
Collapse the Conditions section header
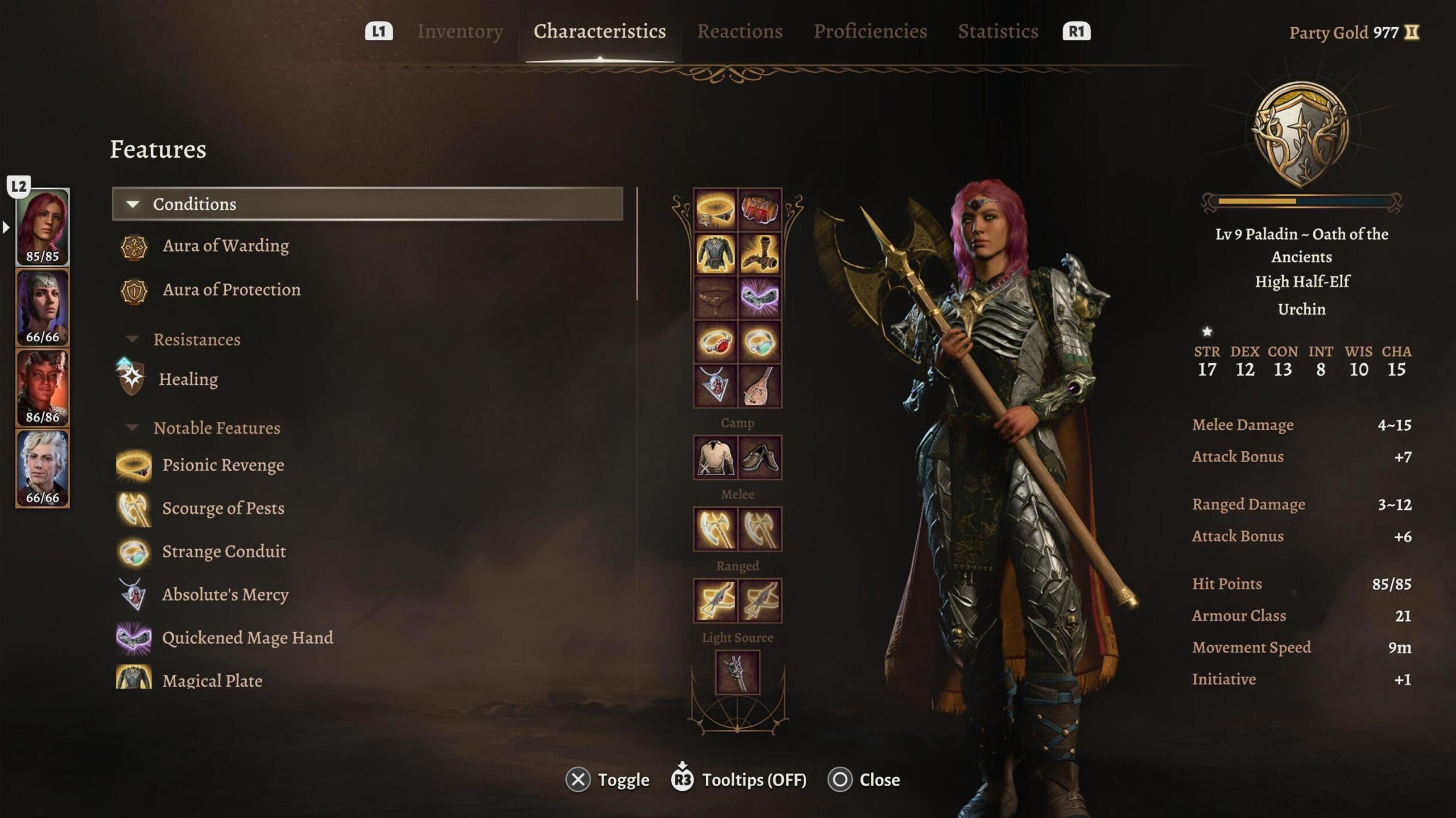coord(367,204)
